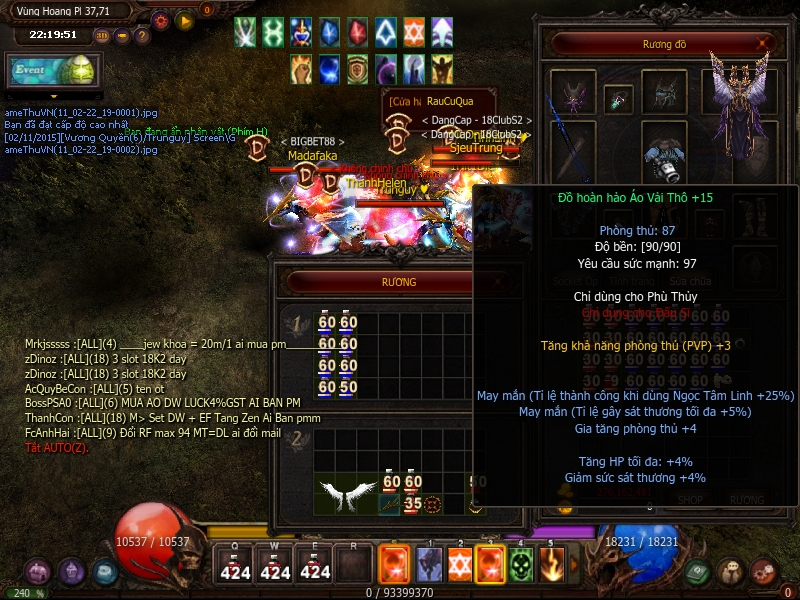The image size is (800, 600).
Task: Use the E hotkey potion slot
Action: tap(315, 565)
